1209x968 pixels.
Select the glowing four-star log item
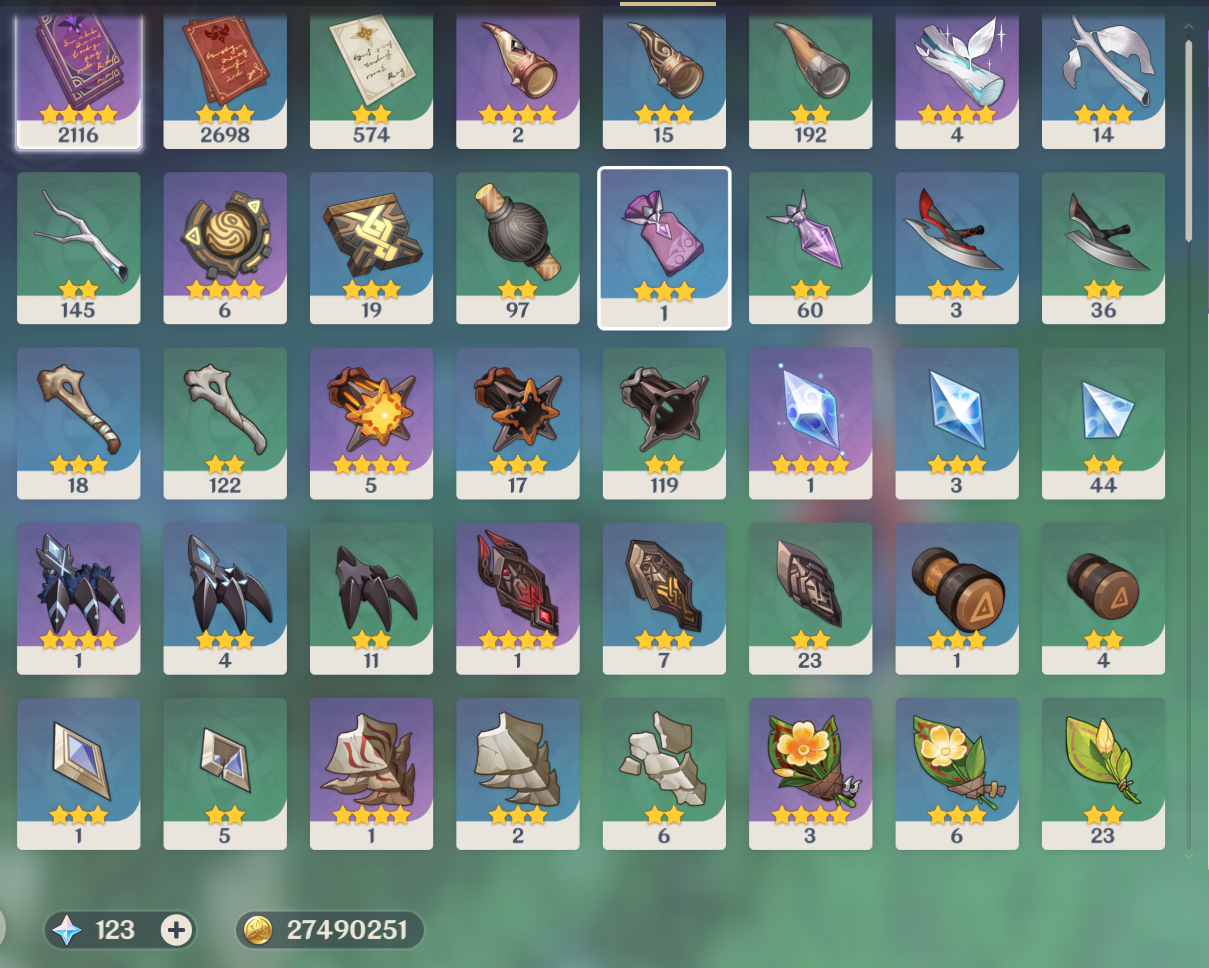click(x=956, y=75)
